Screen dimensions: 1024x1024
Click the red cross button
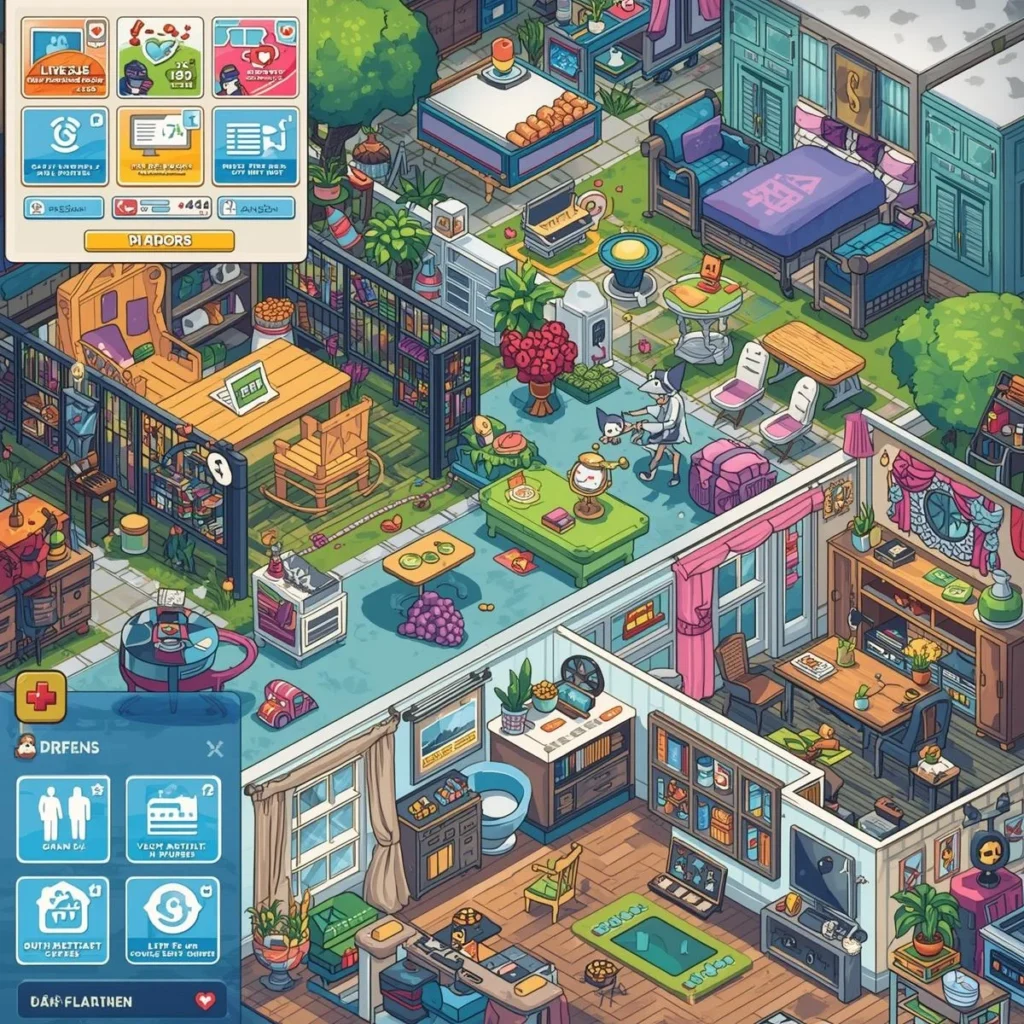[41, 697]
